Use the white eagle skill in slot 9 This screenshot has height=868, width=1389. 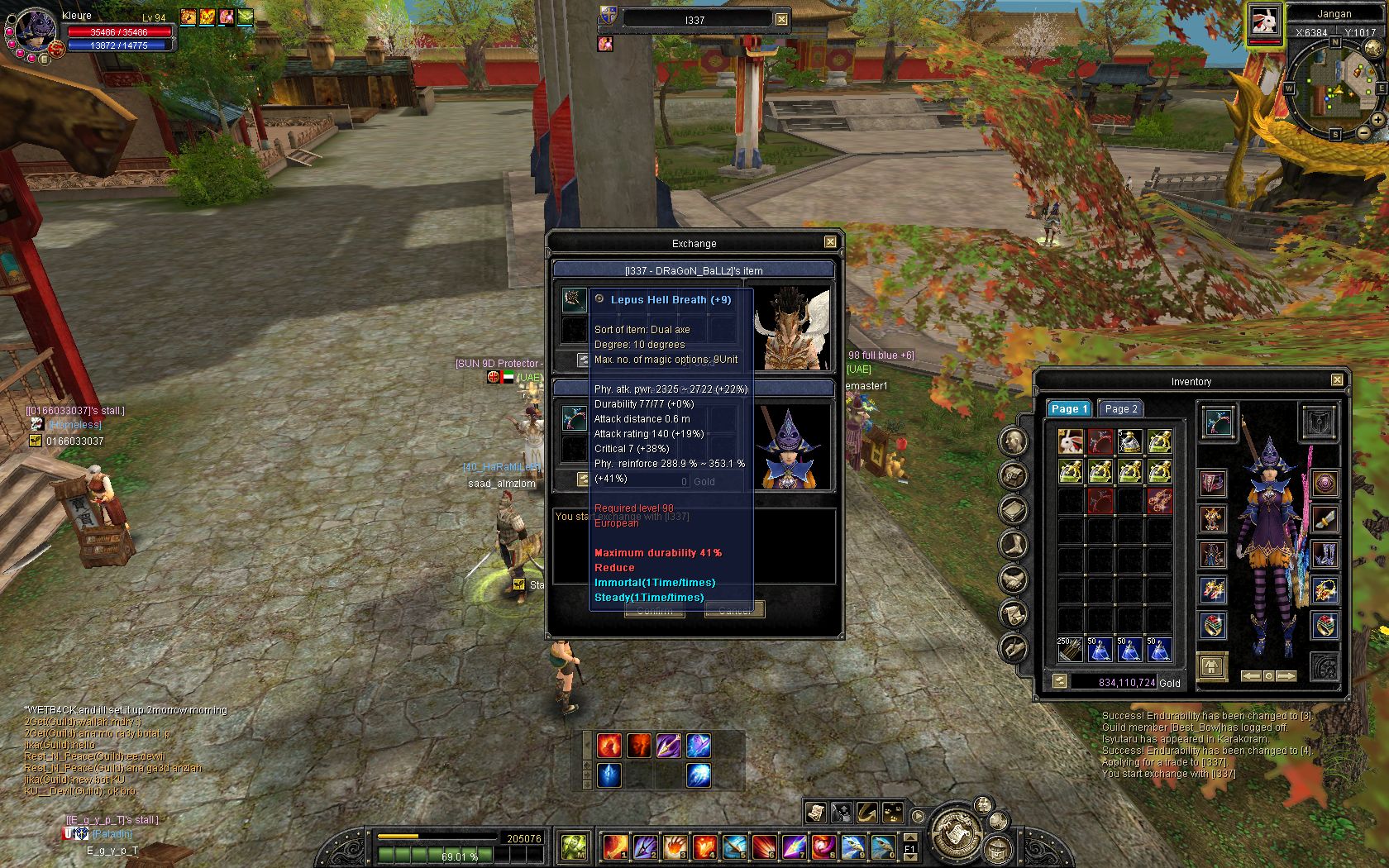tap(854, 847)
